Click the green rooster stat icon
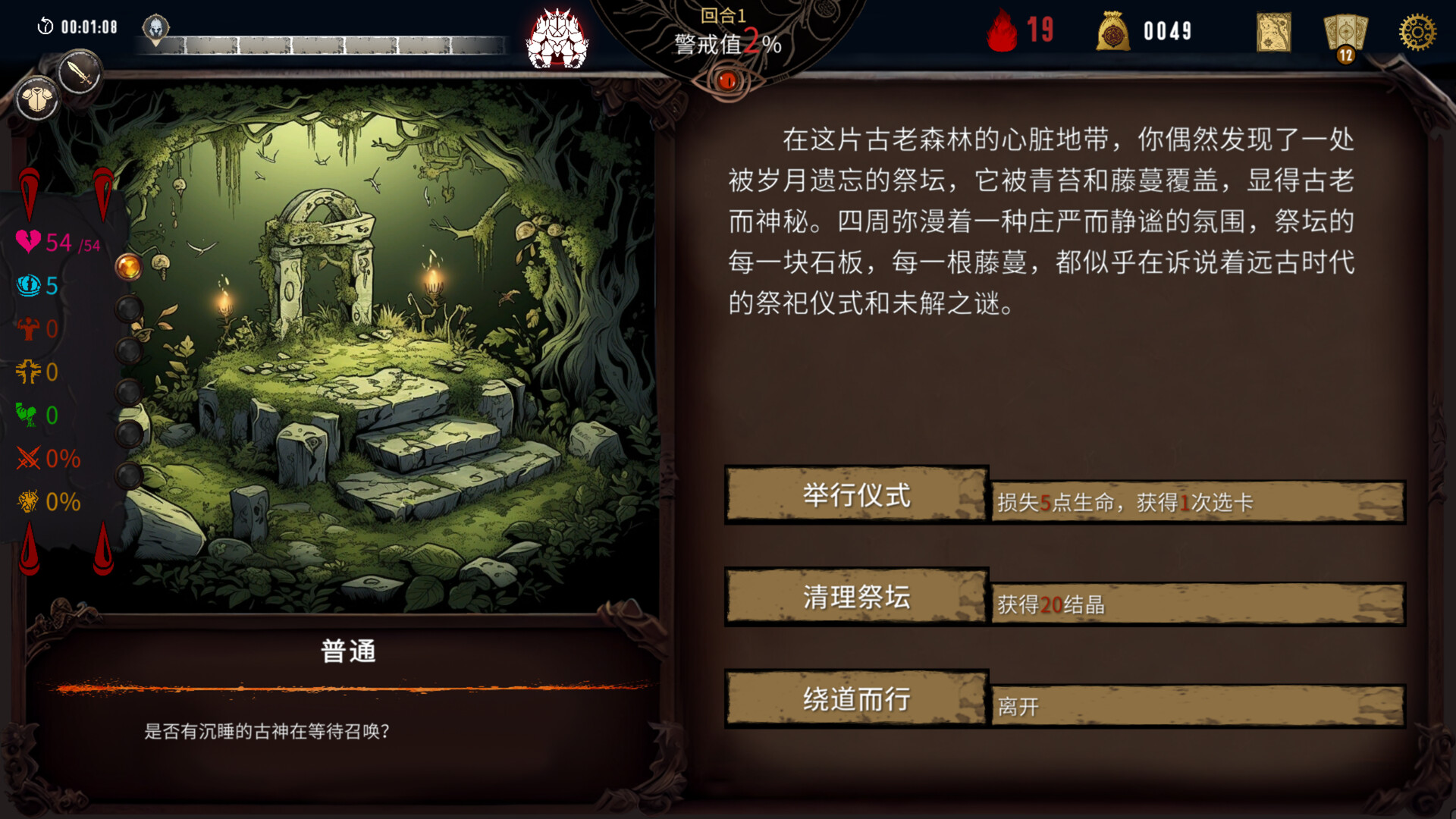 coord(28,415)
